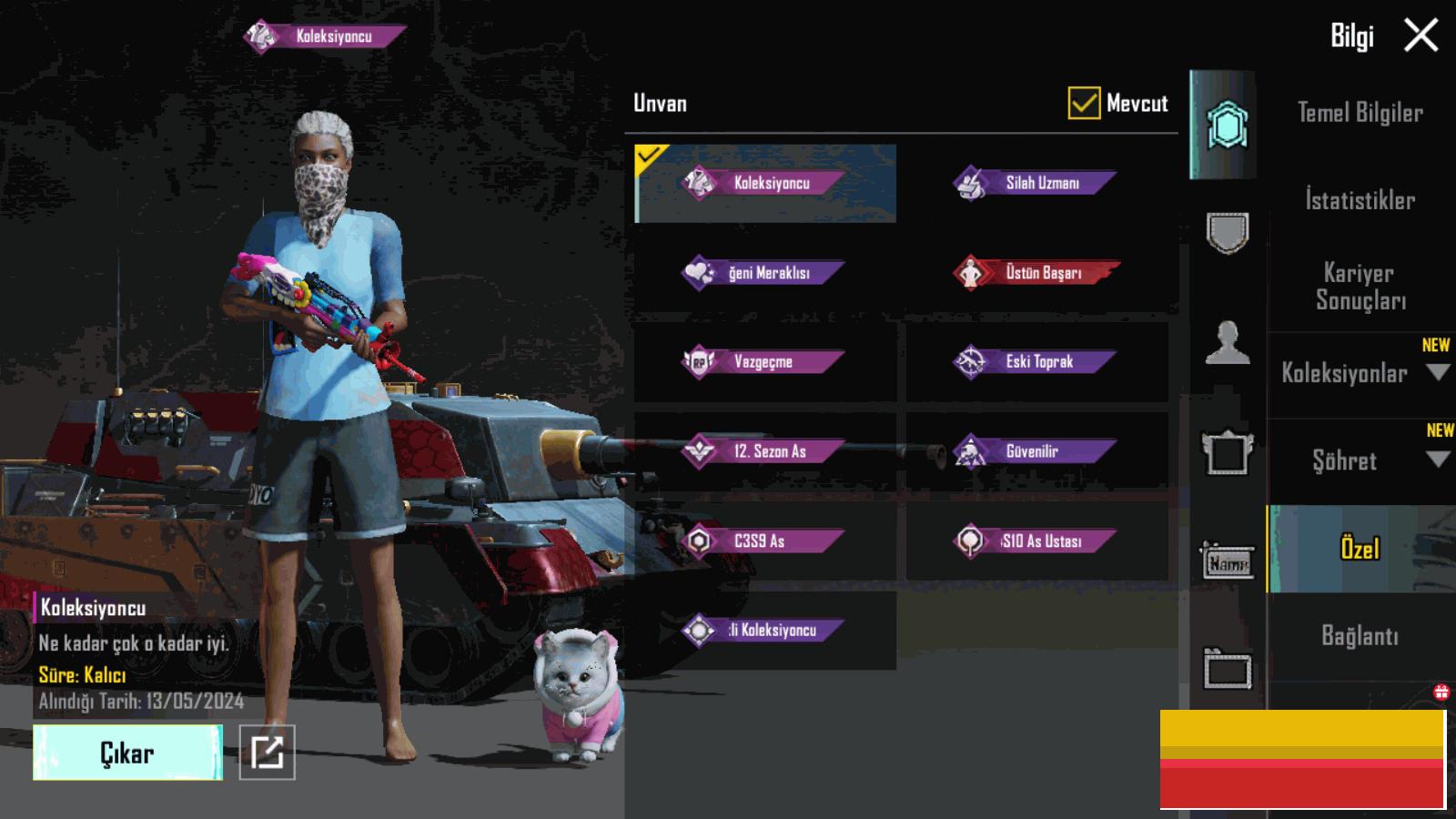This screenshot has width=1456, height=819.
Task: Expand the Şöhret section
Action: (x=1360, y=460)
